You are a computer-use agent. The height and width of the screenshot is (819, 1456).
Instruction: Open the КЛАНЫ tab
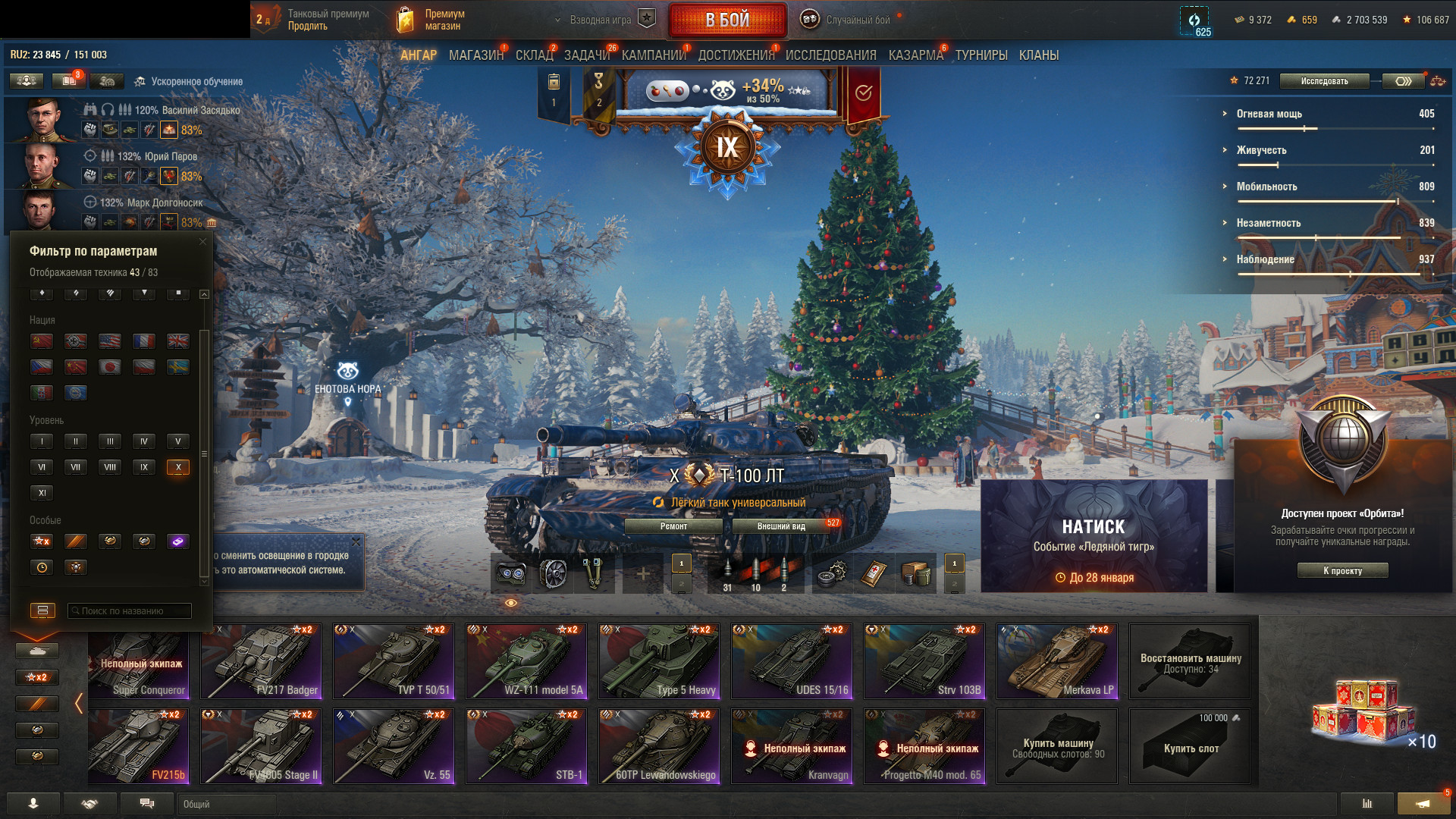pos(1038,55)
